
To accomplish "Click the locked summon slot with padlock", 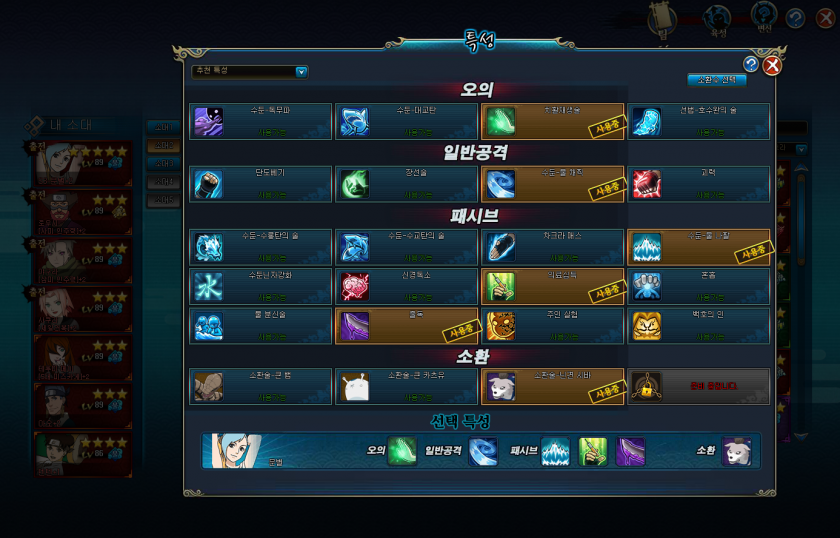I will (x=699, y=386).
